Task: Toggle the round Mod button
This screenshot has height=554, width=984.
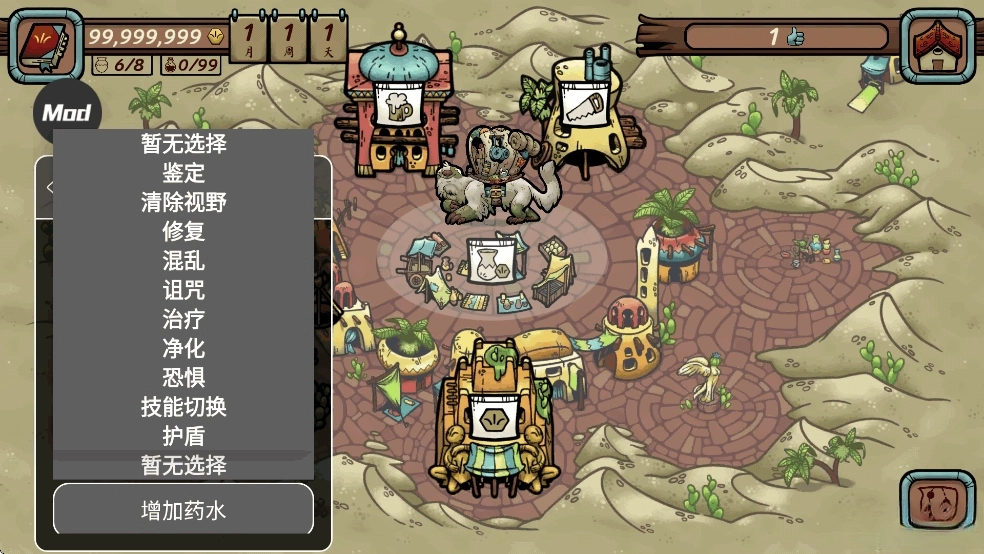Action: 66,112
